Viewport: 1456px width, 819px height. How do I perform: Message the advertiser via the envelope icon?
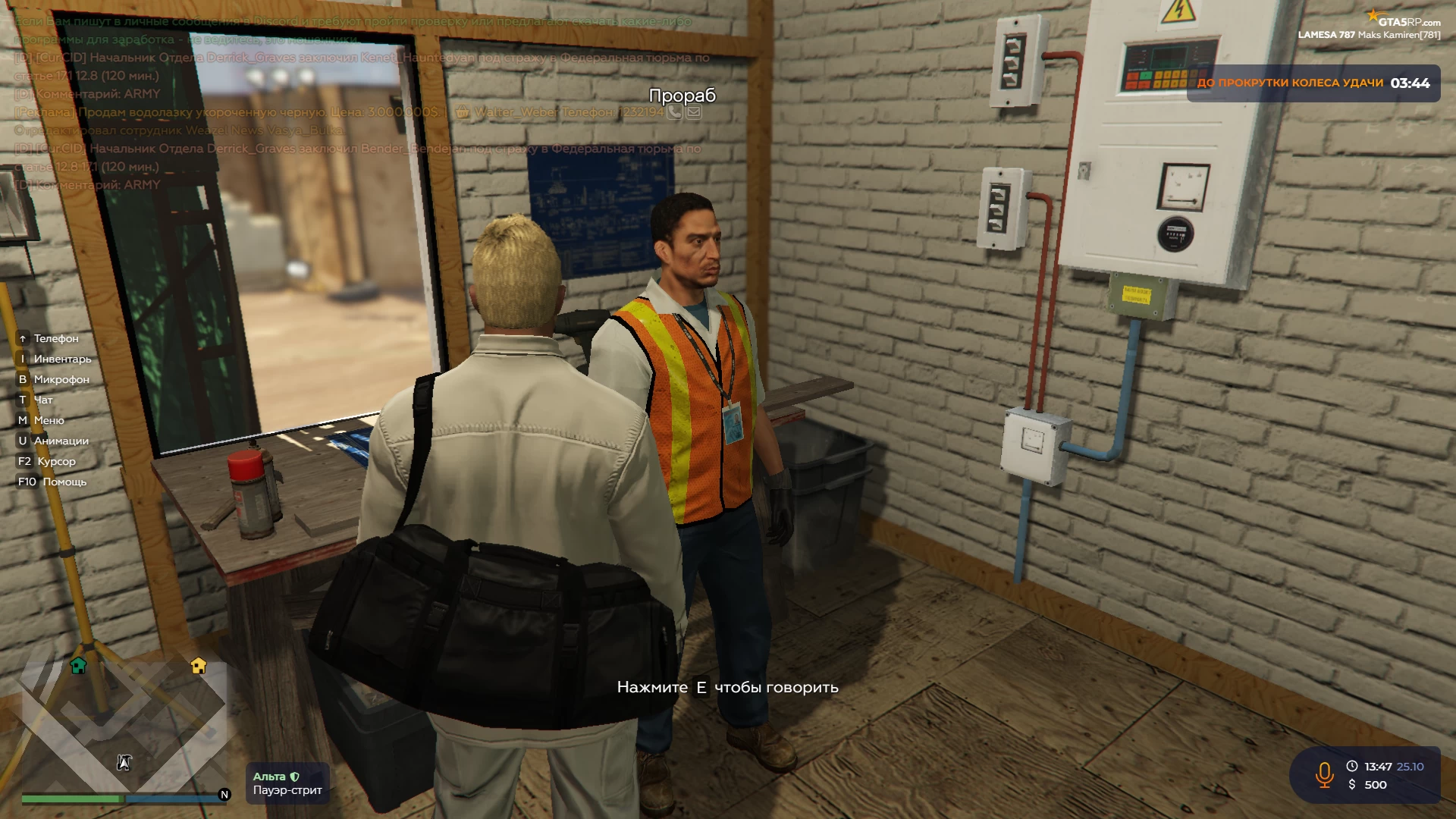(693, 112)
